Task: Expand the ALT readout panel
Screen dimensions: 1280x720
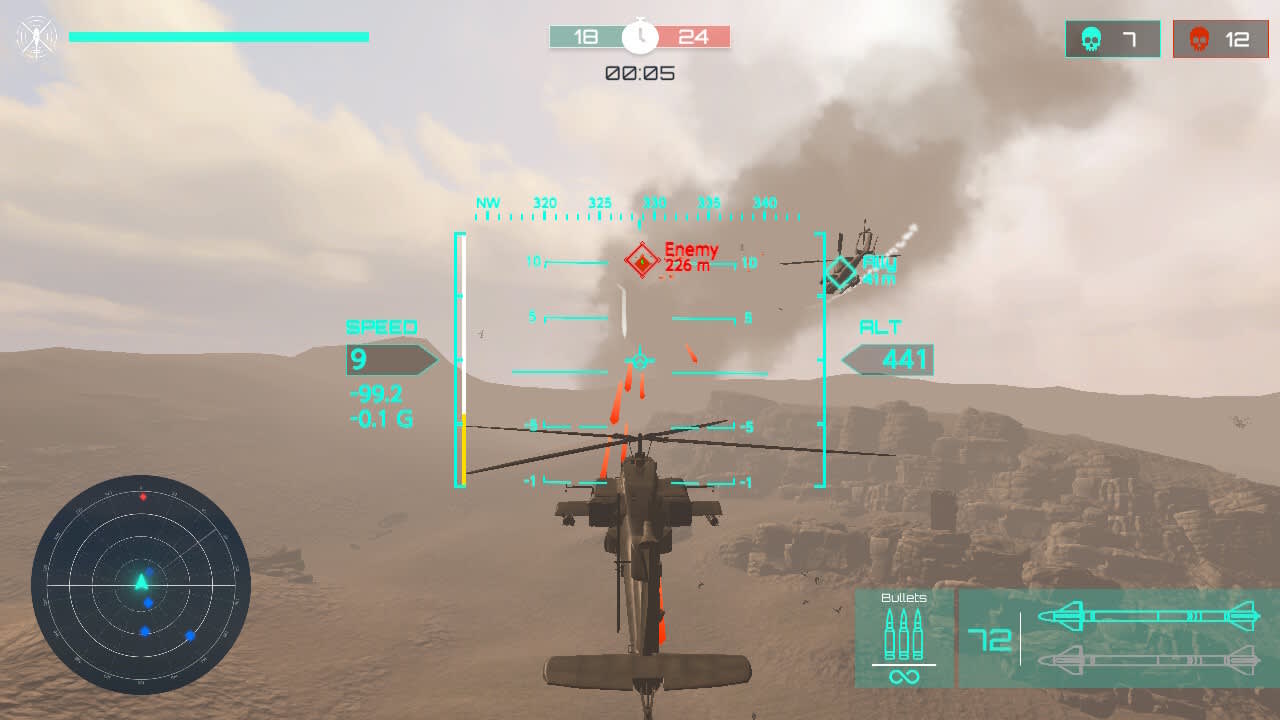Action: [897, 359]
